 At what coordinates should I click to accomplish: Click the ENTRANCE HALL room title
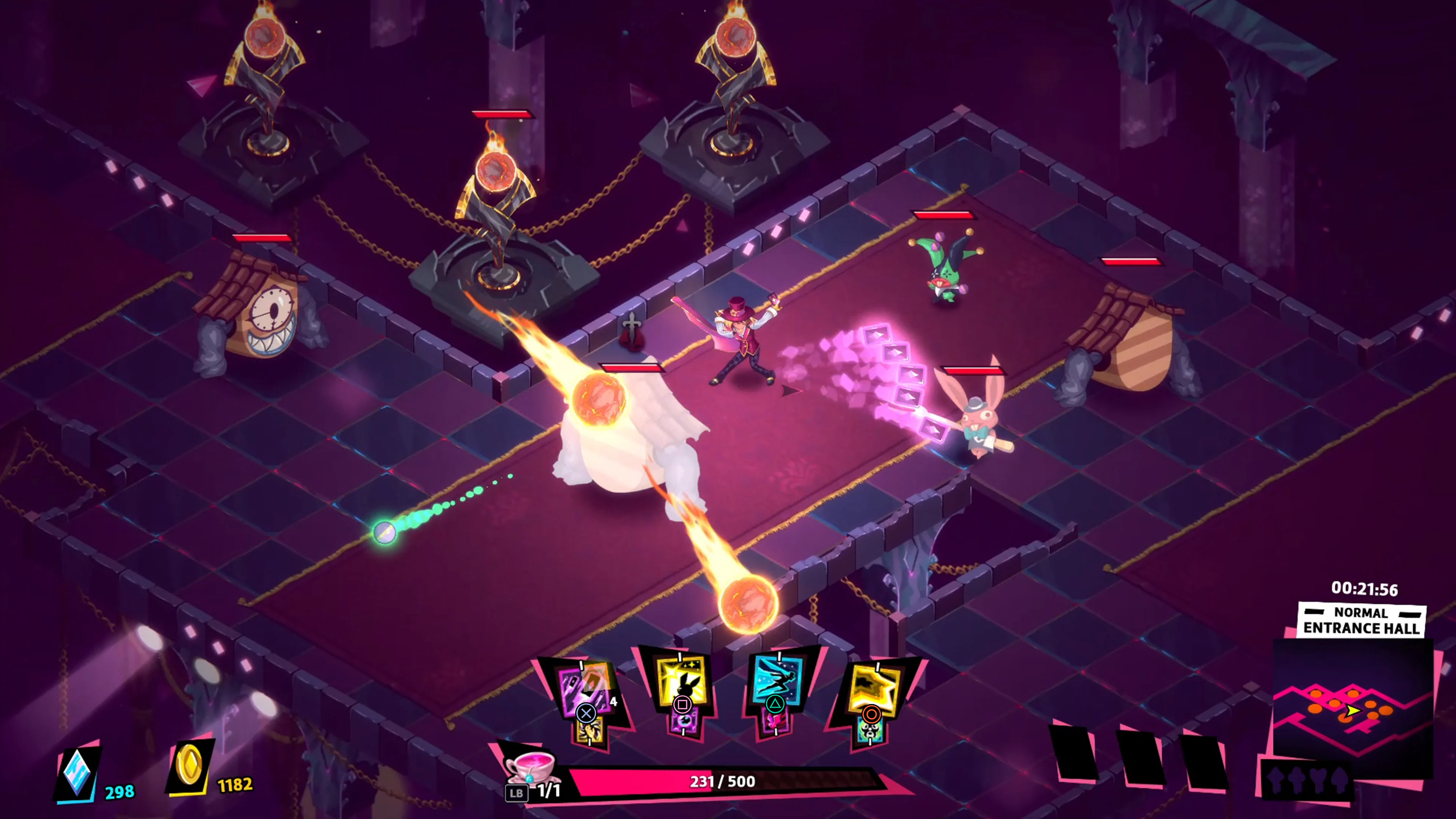coord(1362,629)
